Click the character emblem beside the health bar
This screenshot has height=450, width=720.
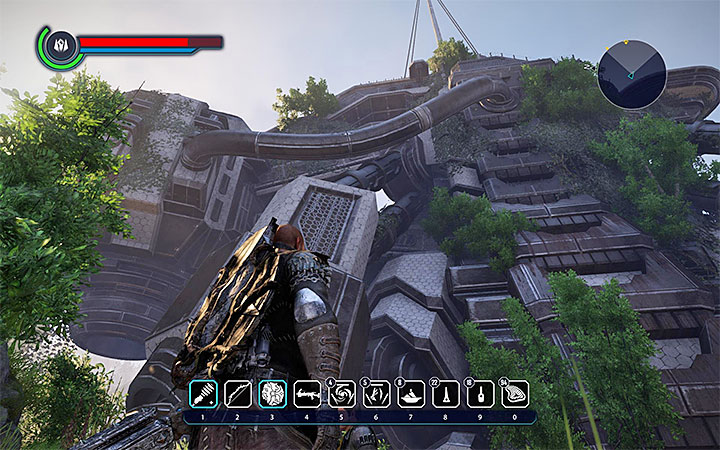pyautogui.click(x=59, y=45)
